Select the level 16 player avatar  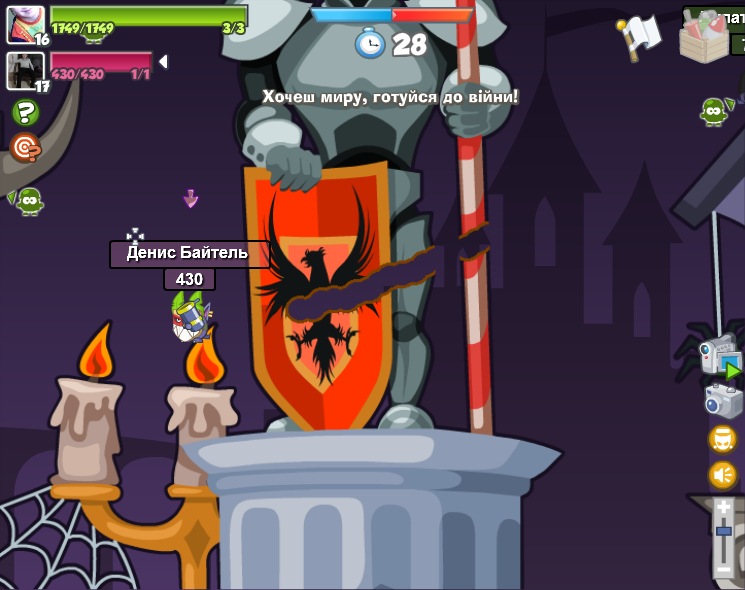click(x=25, y=24)
